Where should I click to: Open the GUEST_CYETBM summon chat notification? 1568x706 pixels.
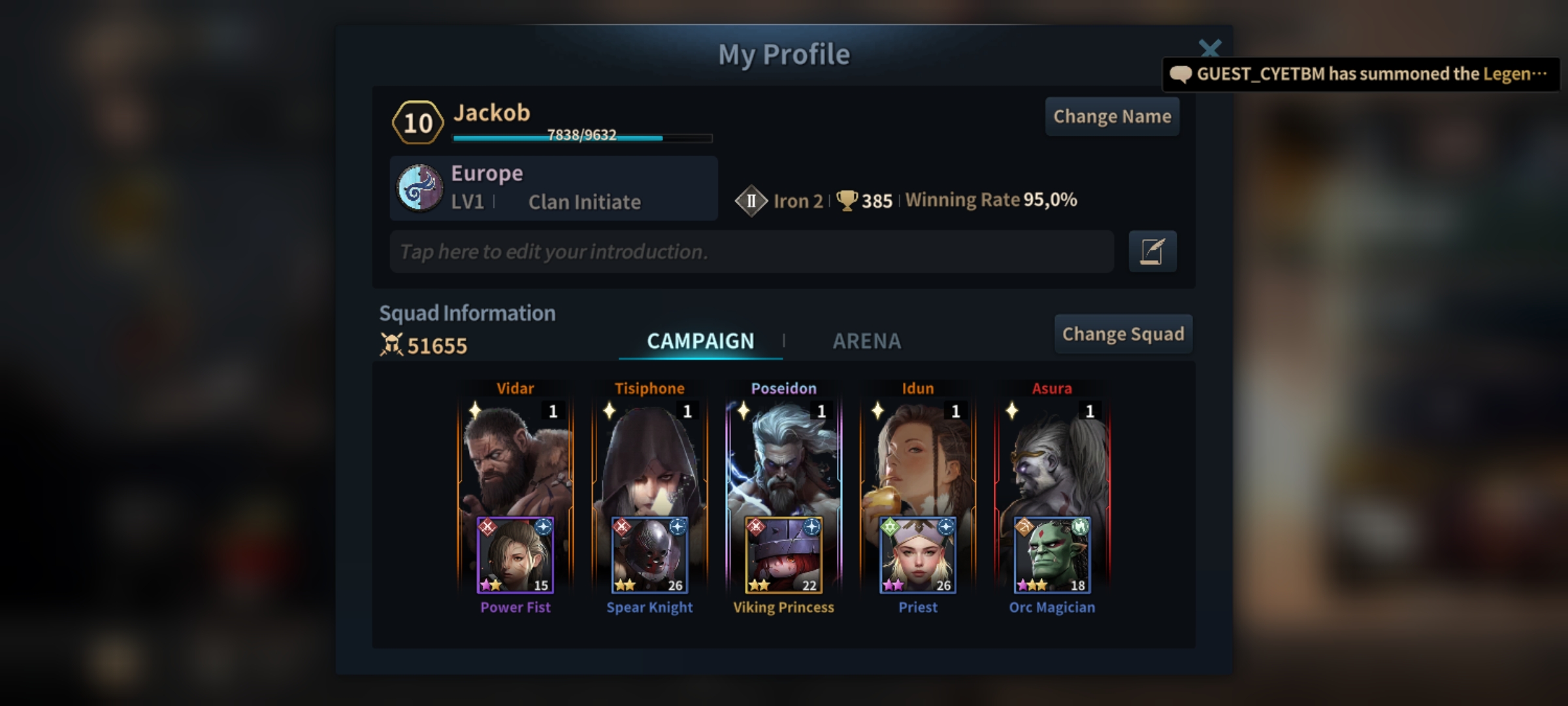click(1360, 74)
